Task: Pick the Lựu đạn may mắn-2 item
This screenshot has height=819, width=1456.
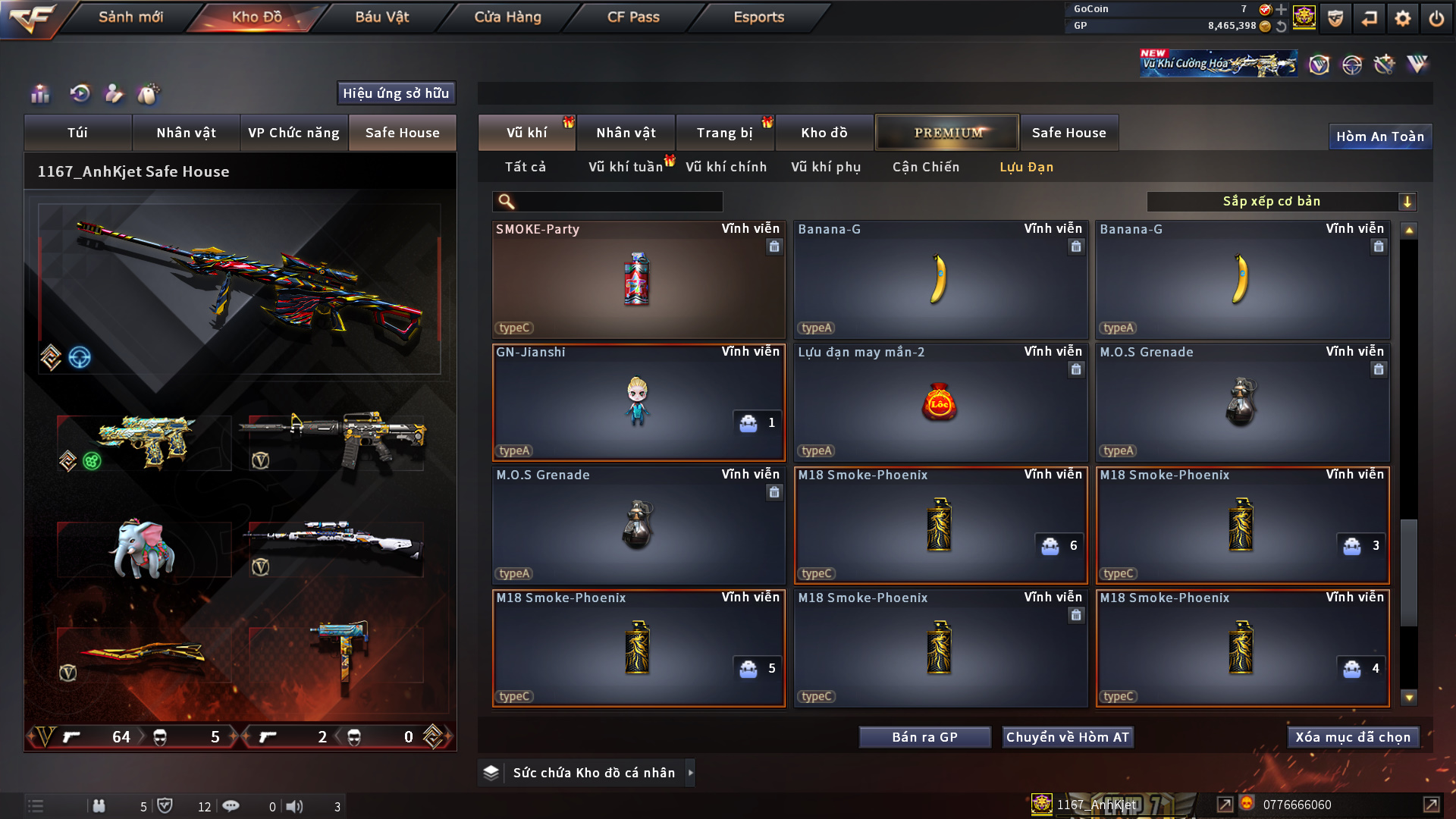Action: (940, 402)
